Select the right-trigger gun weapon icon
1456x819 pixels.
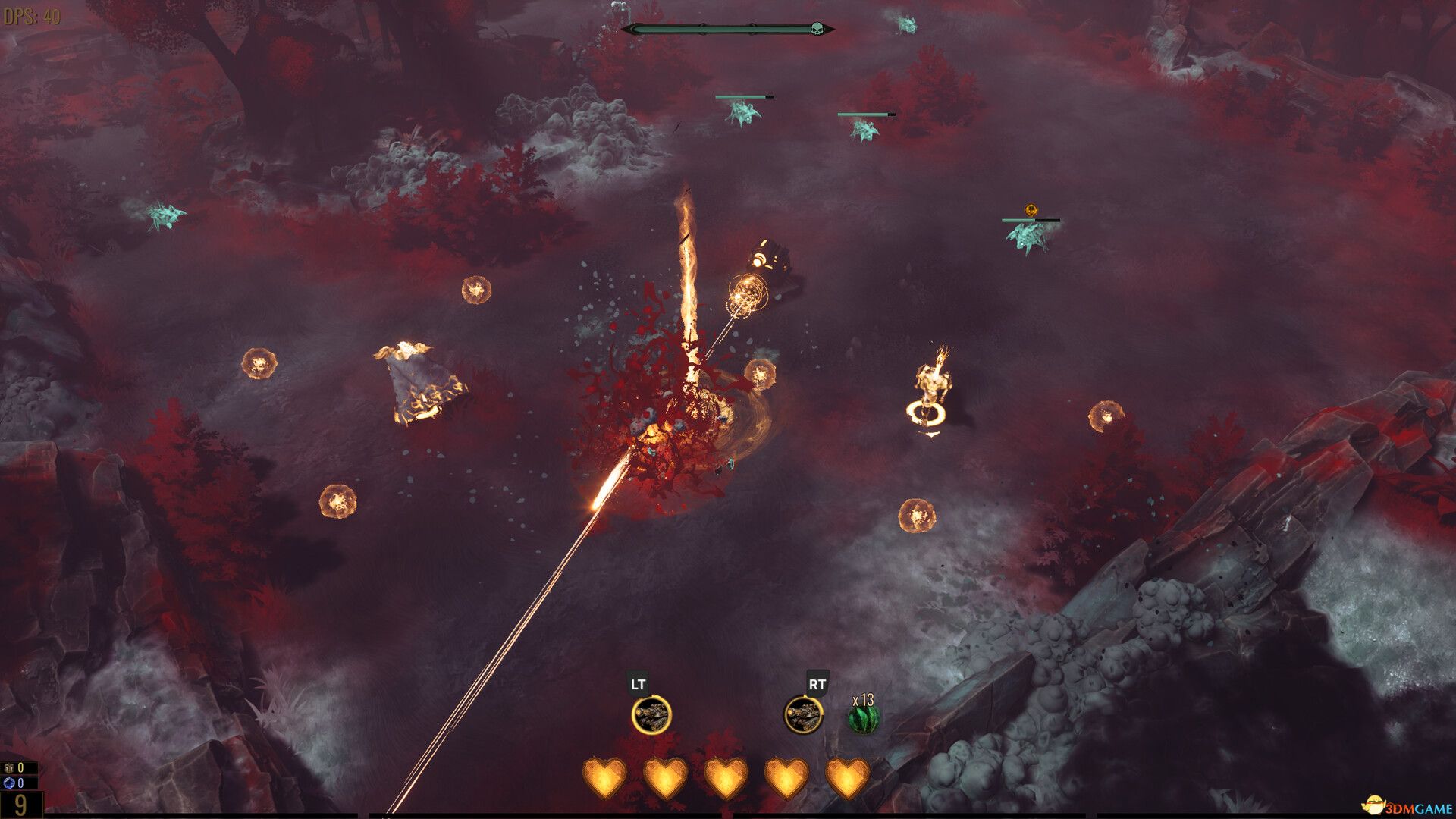click(x=803, y=715)
